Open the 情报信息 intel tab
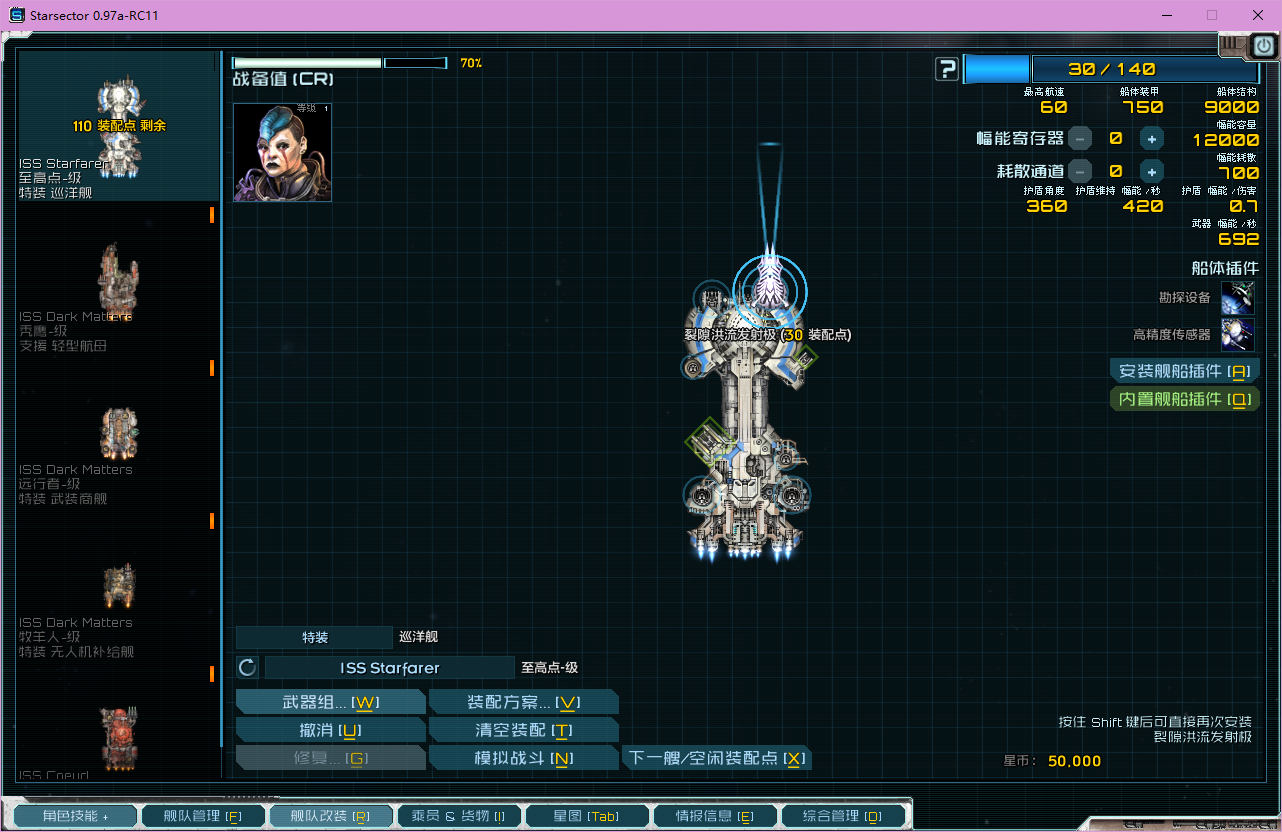The width and height of the screenshot is (1282, 832). (714, 816)
